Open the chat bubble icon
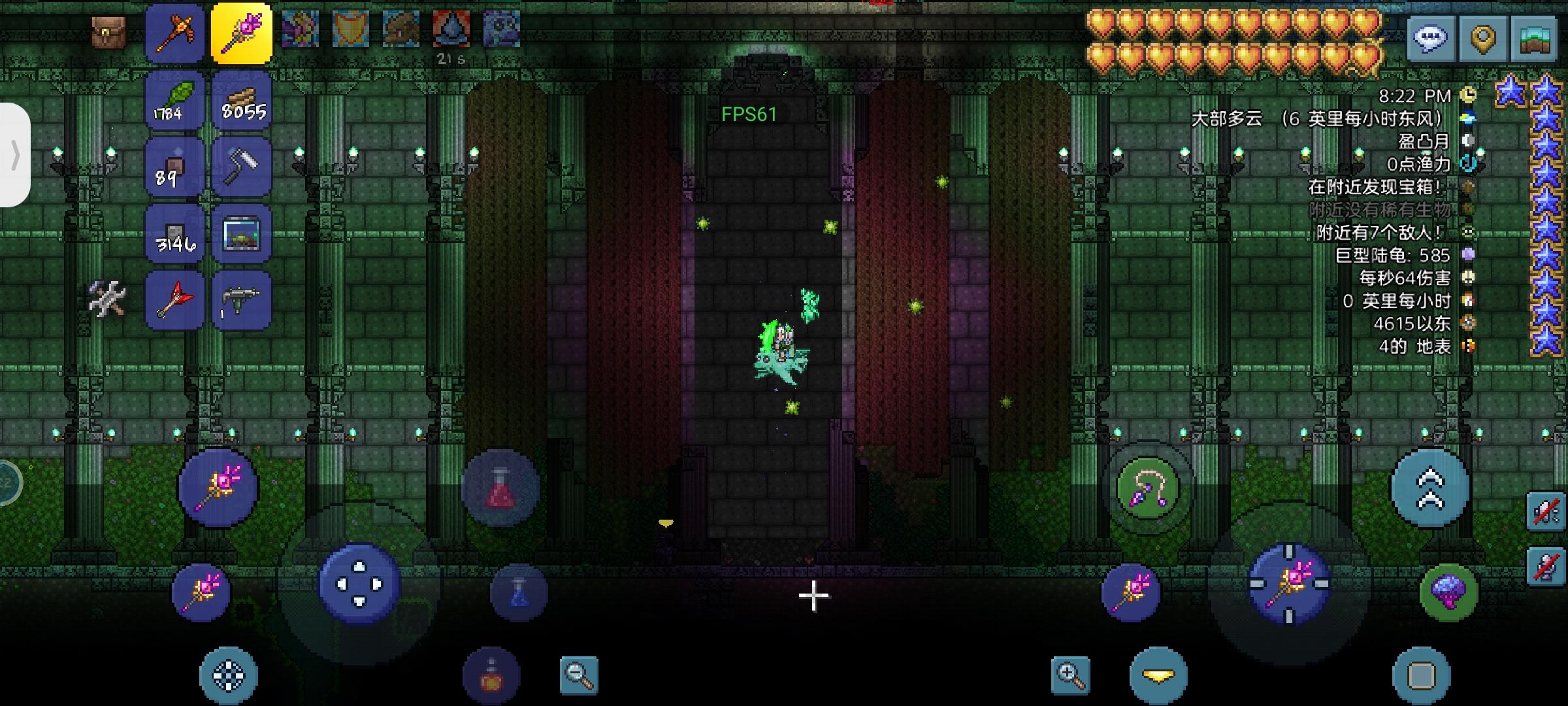Image resolution: width=1568 pixels, height=706 pixels. coord(1432,39)
